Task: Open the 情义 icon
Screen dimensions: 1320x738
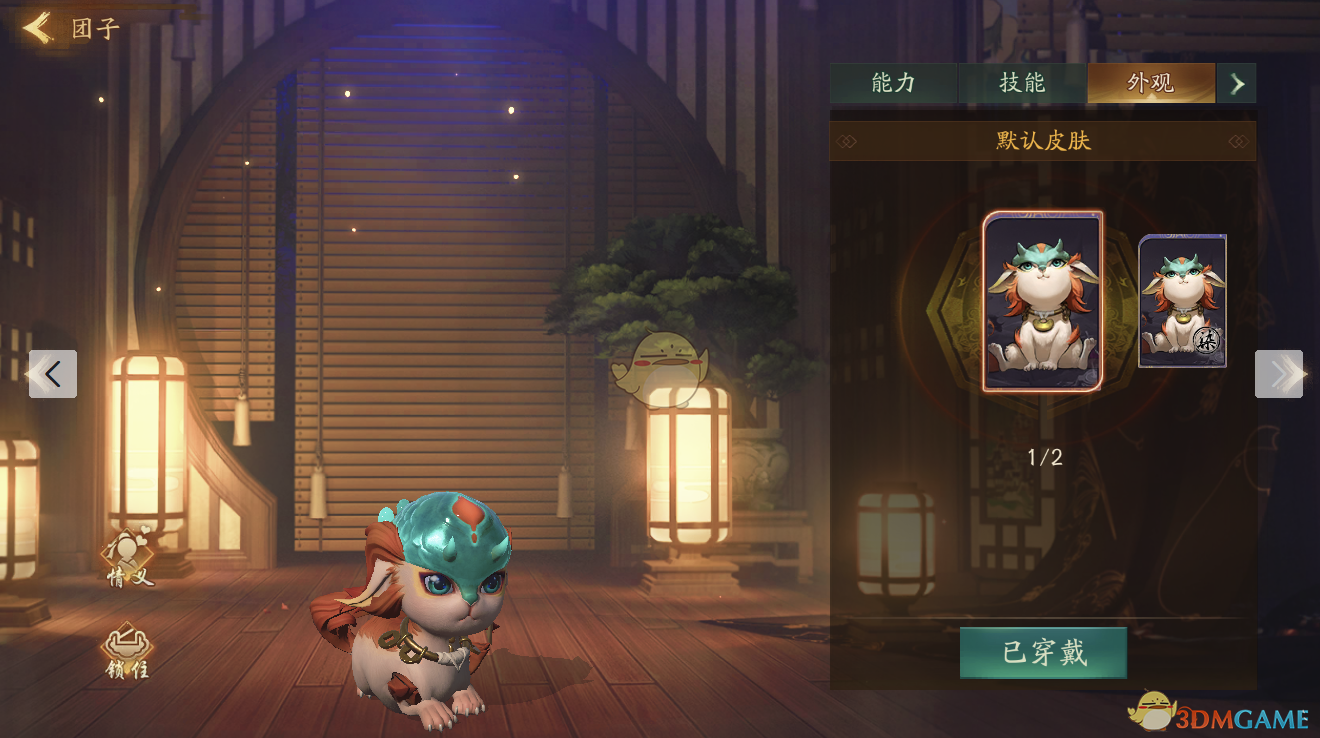Action: point(130,557)
